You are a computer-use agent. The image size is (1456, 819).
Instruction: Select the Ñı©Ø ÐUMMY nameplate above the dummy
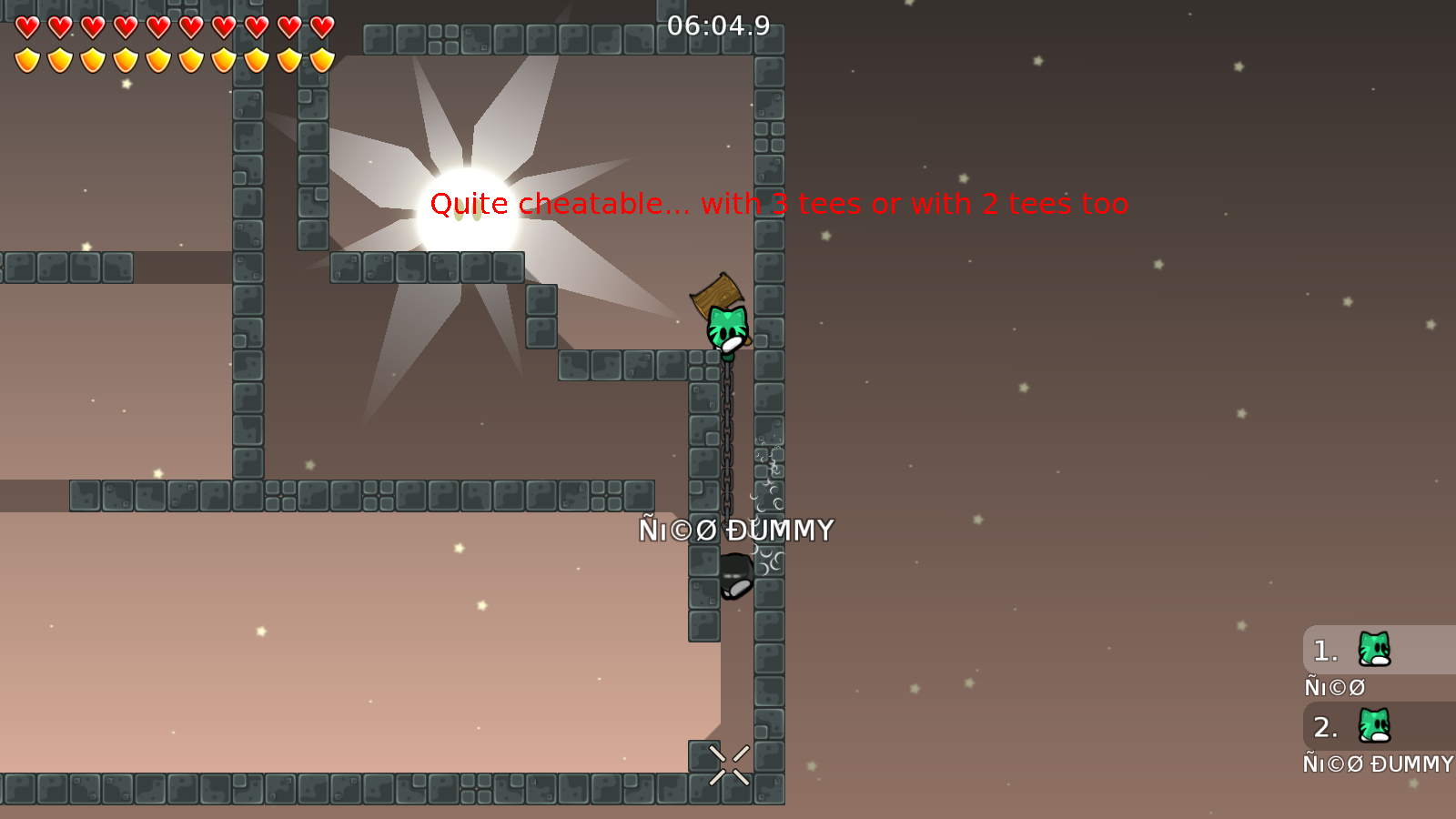pos(737,528)
